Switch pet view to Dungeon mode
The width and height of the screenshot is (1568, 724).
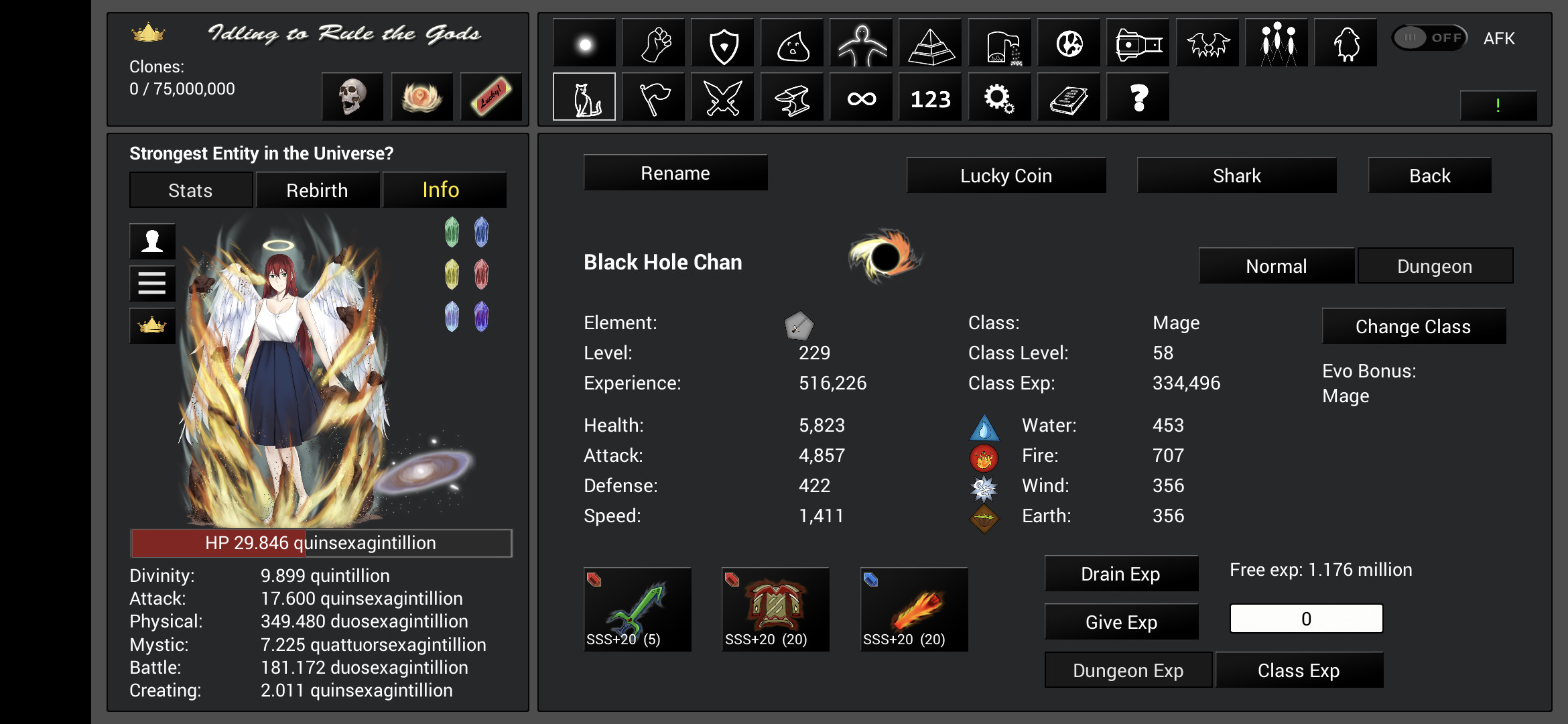click(1435, 265)
